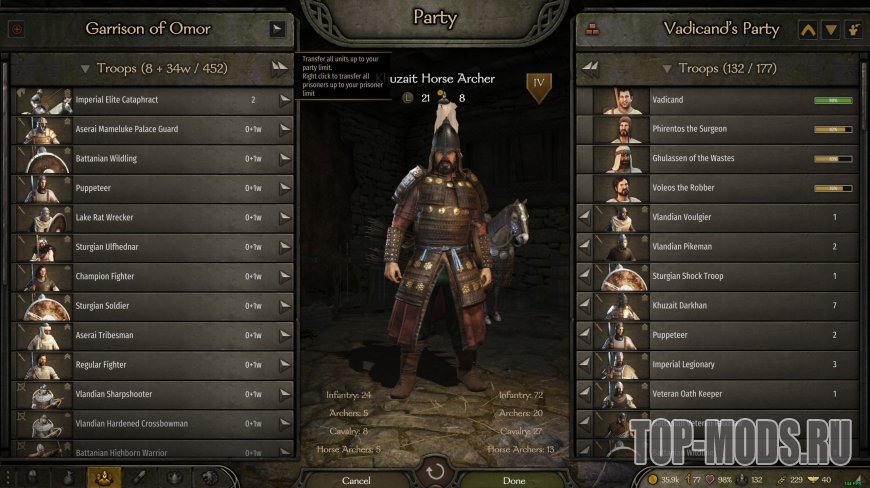Select Lake Rat Wrecker row
870x488 pixels.
tap(150, 217)
